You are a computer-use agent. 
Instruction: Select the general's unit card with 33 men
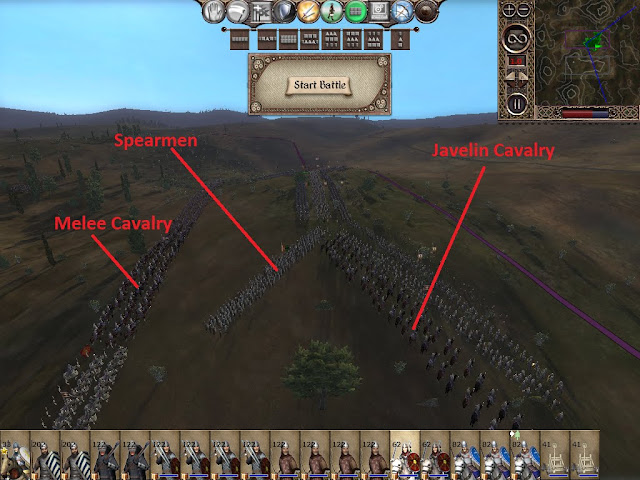[x=14, y=458]
